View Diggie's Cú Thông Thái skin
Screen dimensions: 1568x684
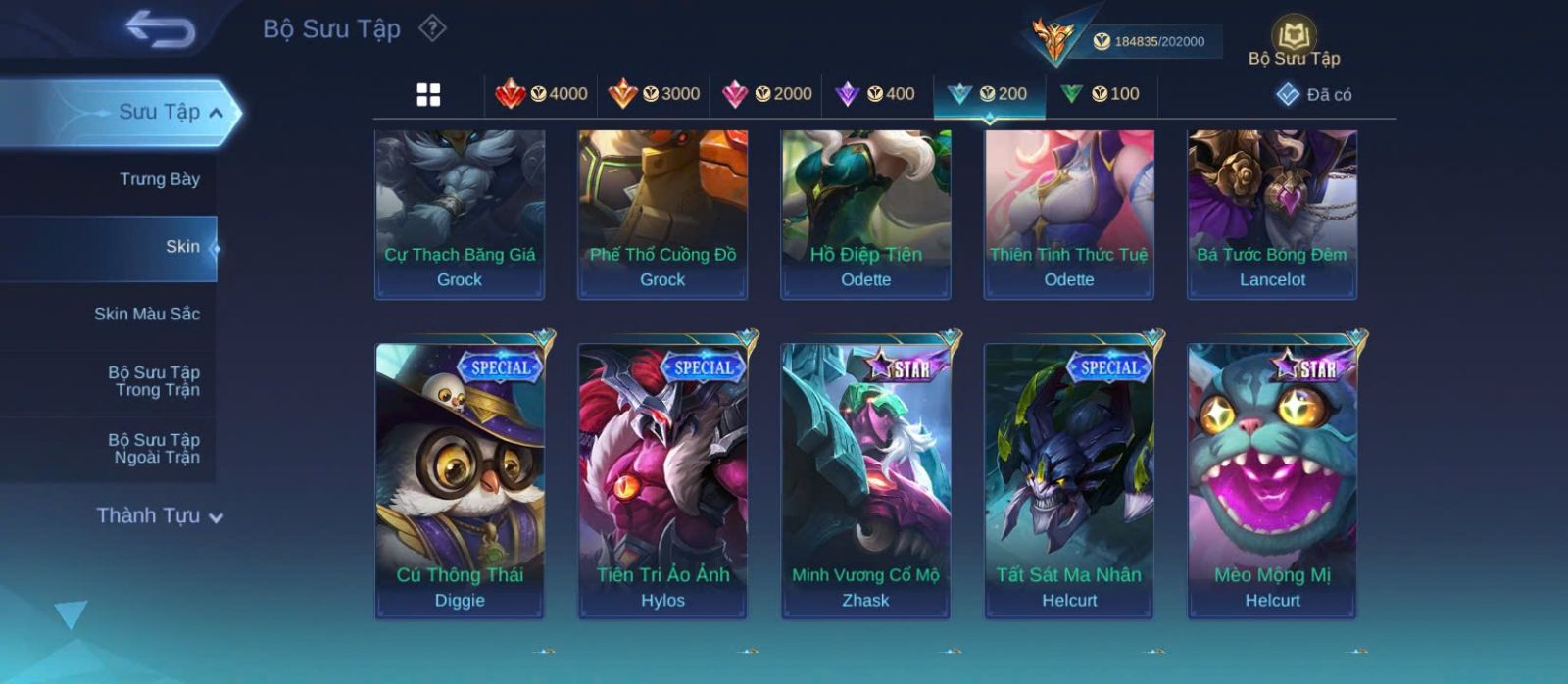[x=460, y=480]
